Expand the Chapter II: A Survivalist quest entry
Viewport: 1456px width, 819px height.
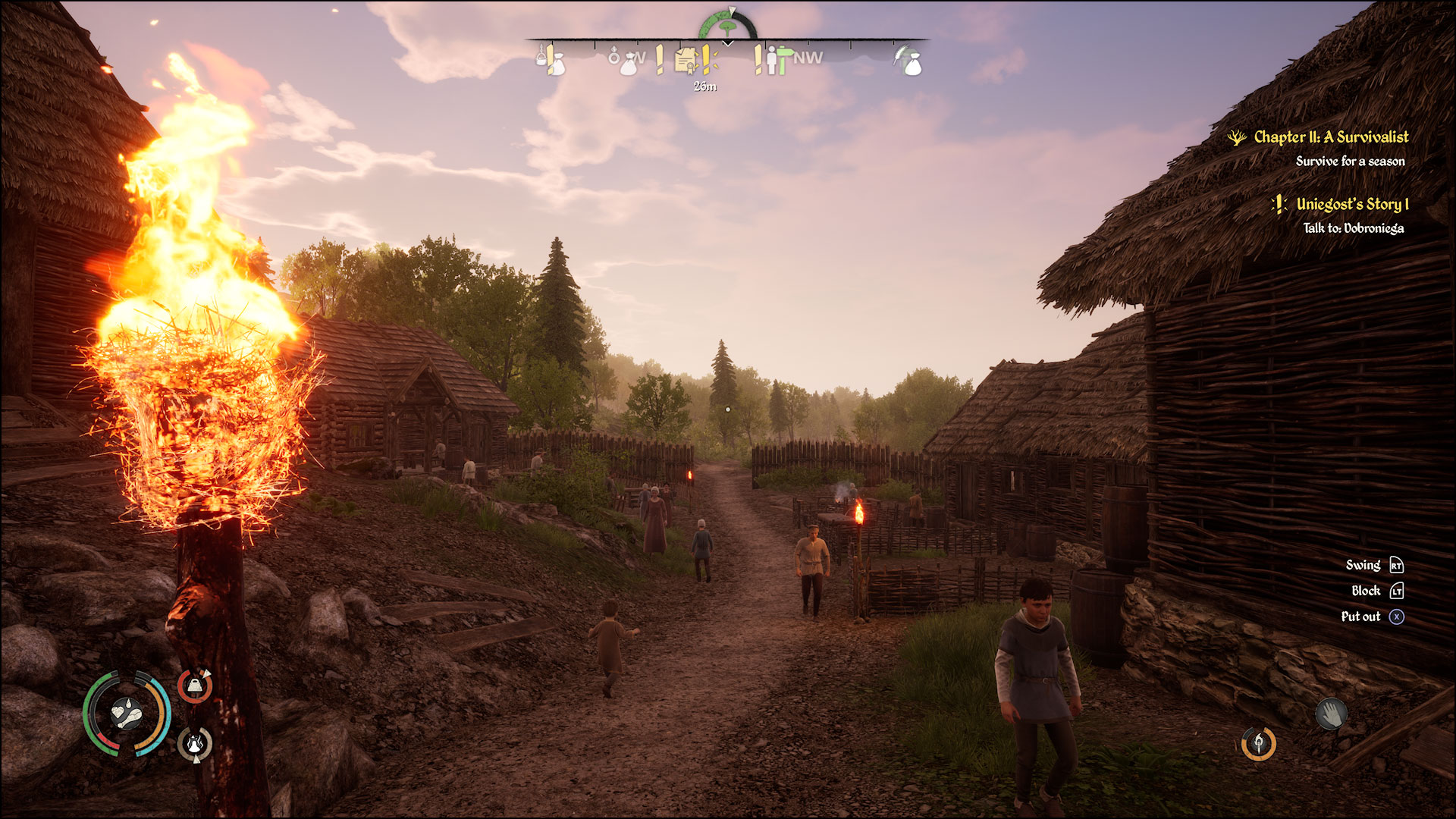(1332, 138)
